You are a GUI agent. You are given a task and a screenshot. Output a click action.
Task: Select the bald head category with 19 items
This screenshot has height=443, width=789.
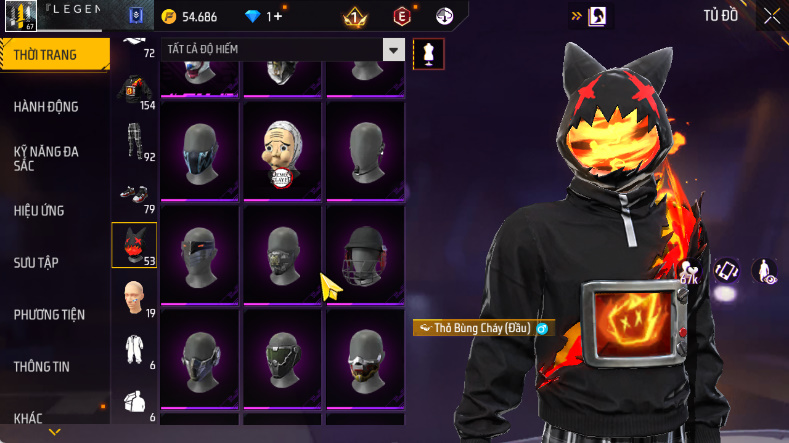[x=131, y=298]
